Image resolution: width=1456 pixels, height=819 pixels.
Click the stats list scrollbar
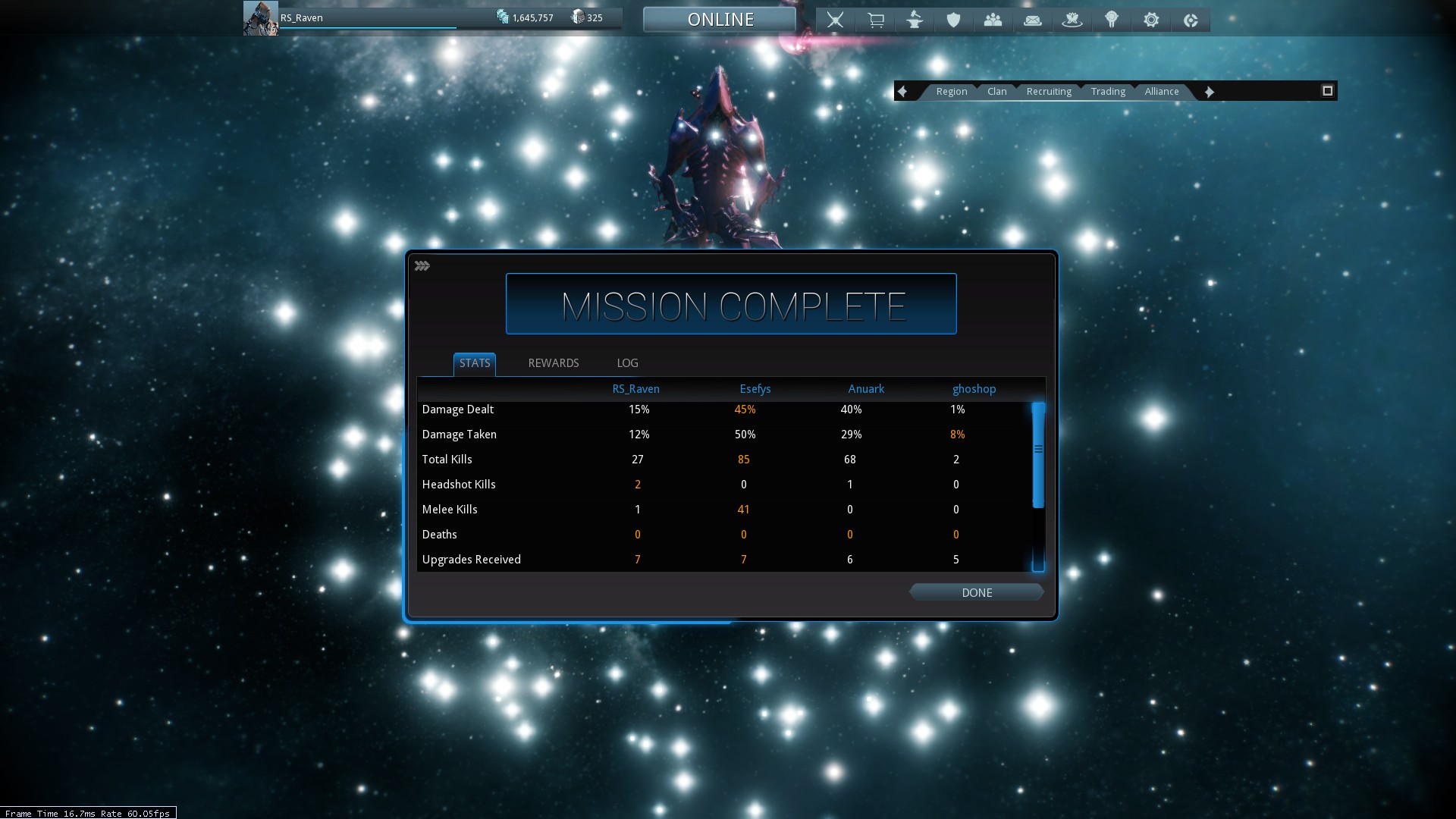(1038, 455)
